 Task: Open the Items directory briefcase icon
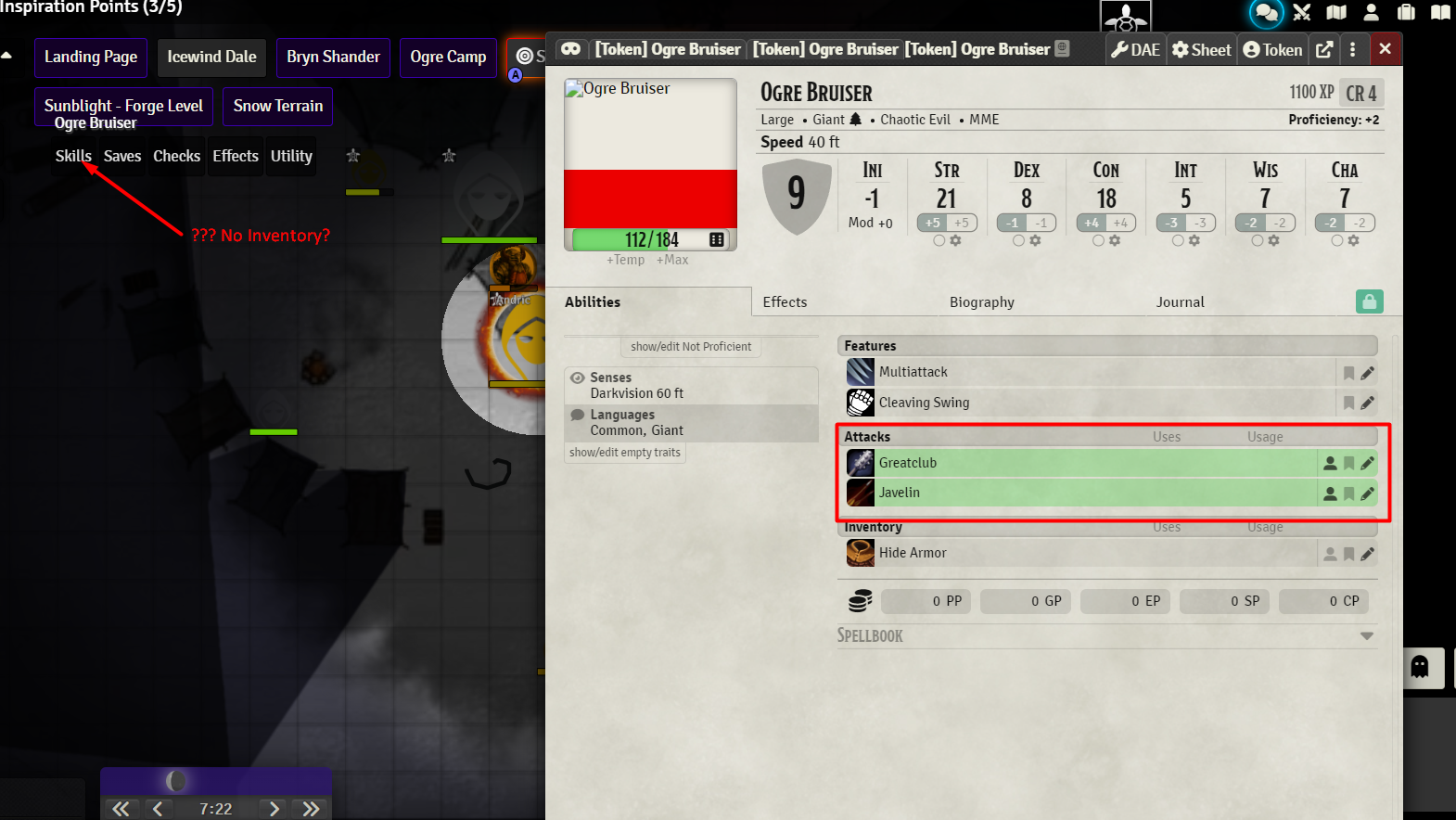point(1406,13)
